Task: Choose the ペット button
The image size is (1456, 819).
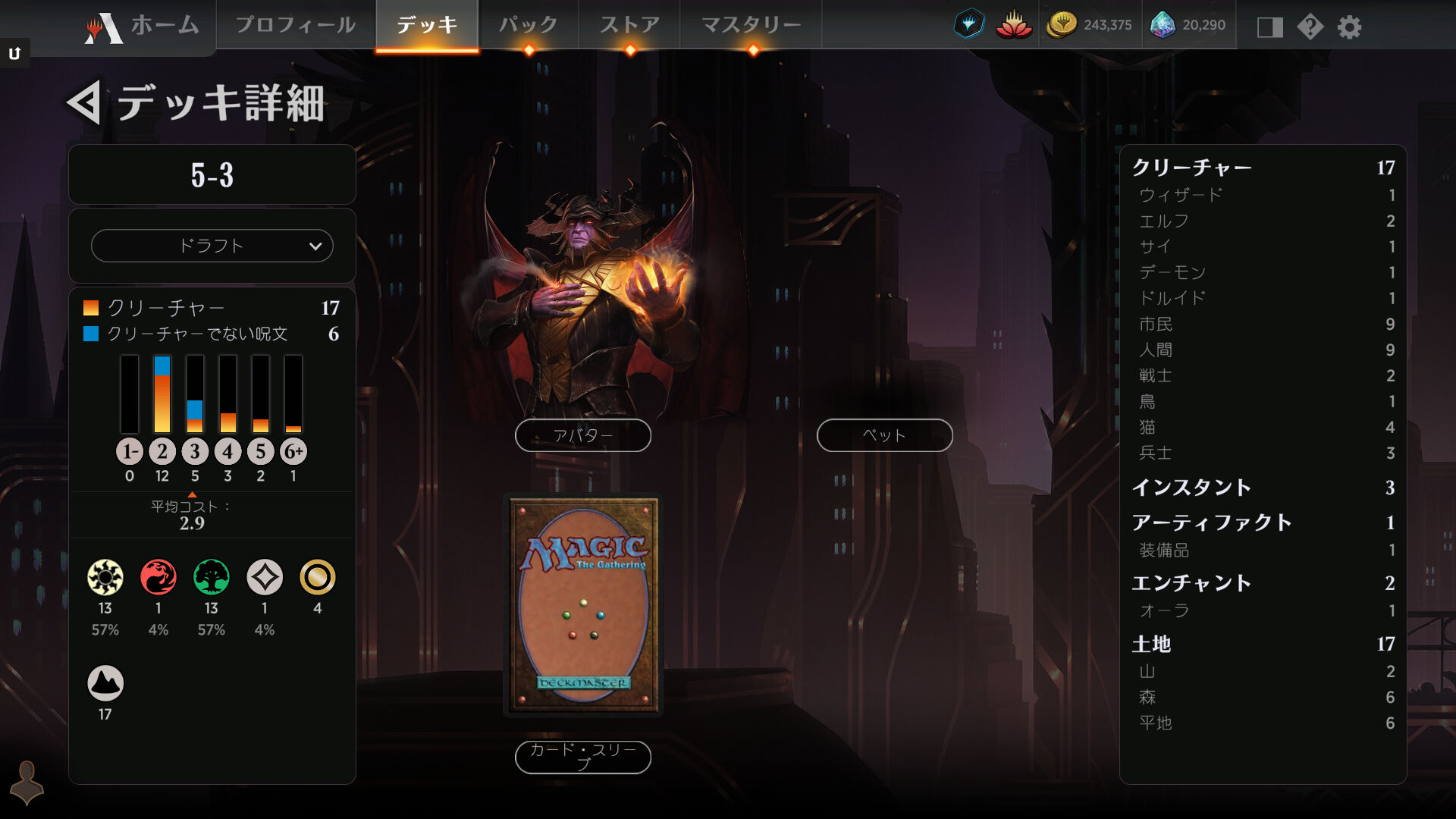Action: [884, 435]
